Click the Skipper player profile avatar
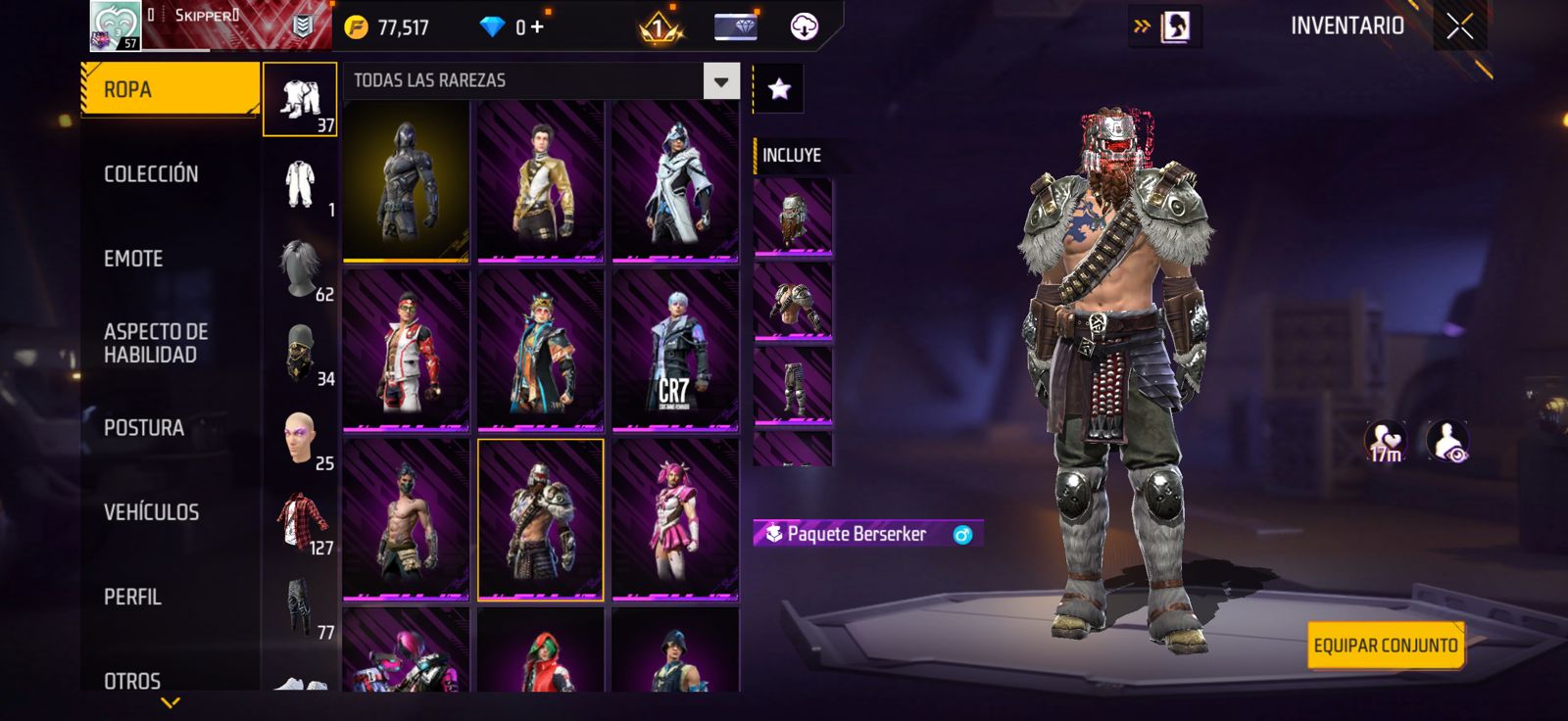Viewport: 1568px width, 721px height. click(116, 25)
